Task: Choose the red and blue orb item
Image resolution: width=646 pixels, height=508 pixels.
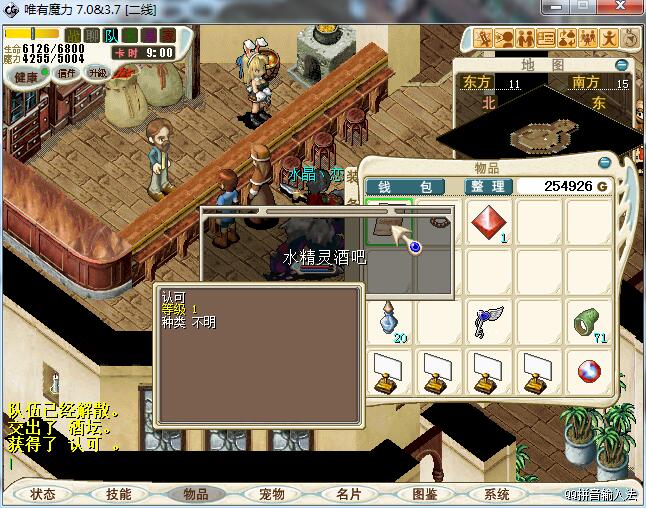Action: [587, 372]
